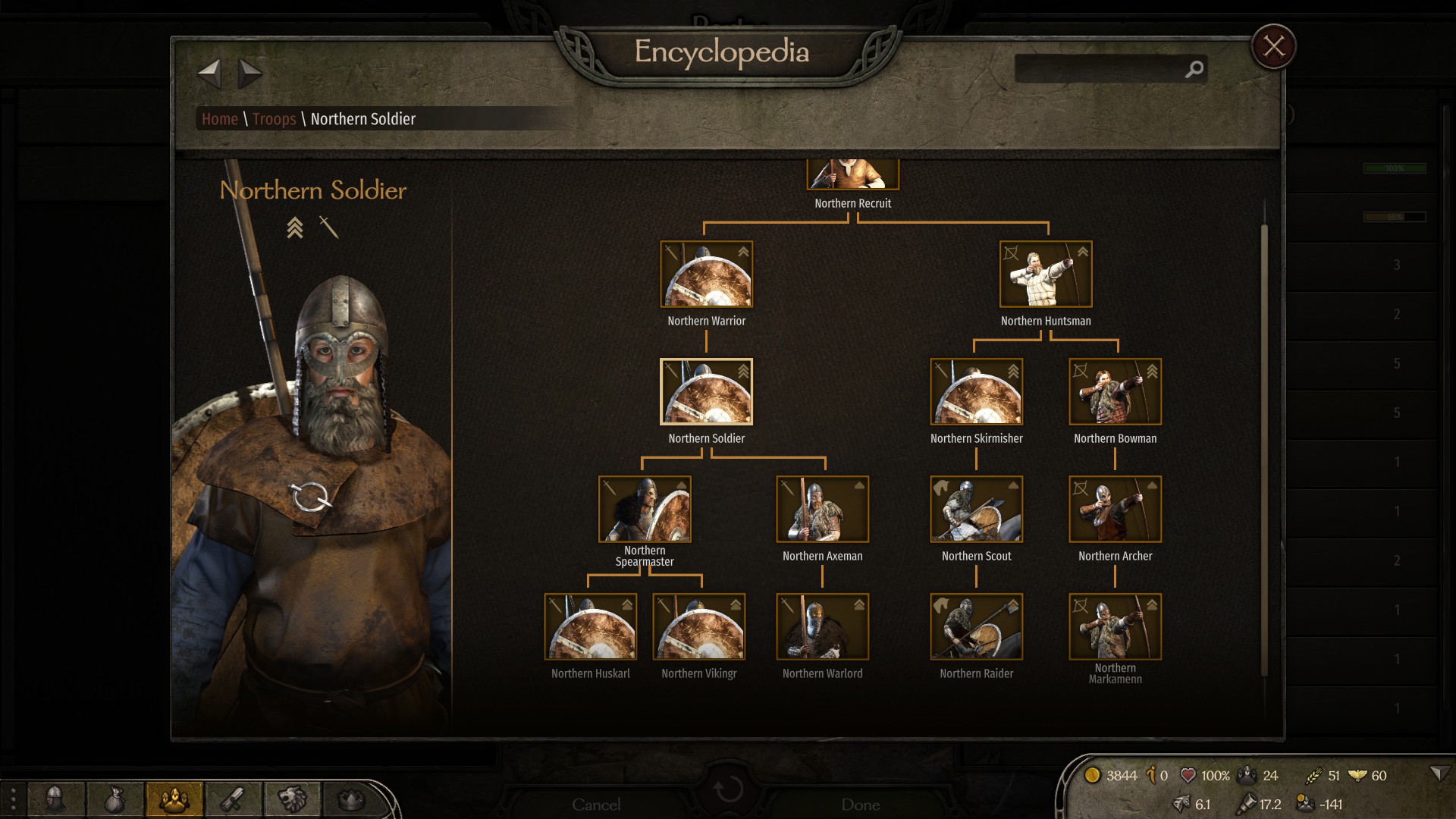Choose the Northern Skirmisher portrait
Viewport: 1456px width, 819px height.
tap(976, 392)
